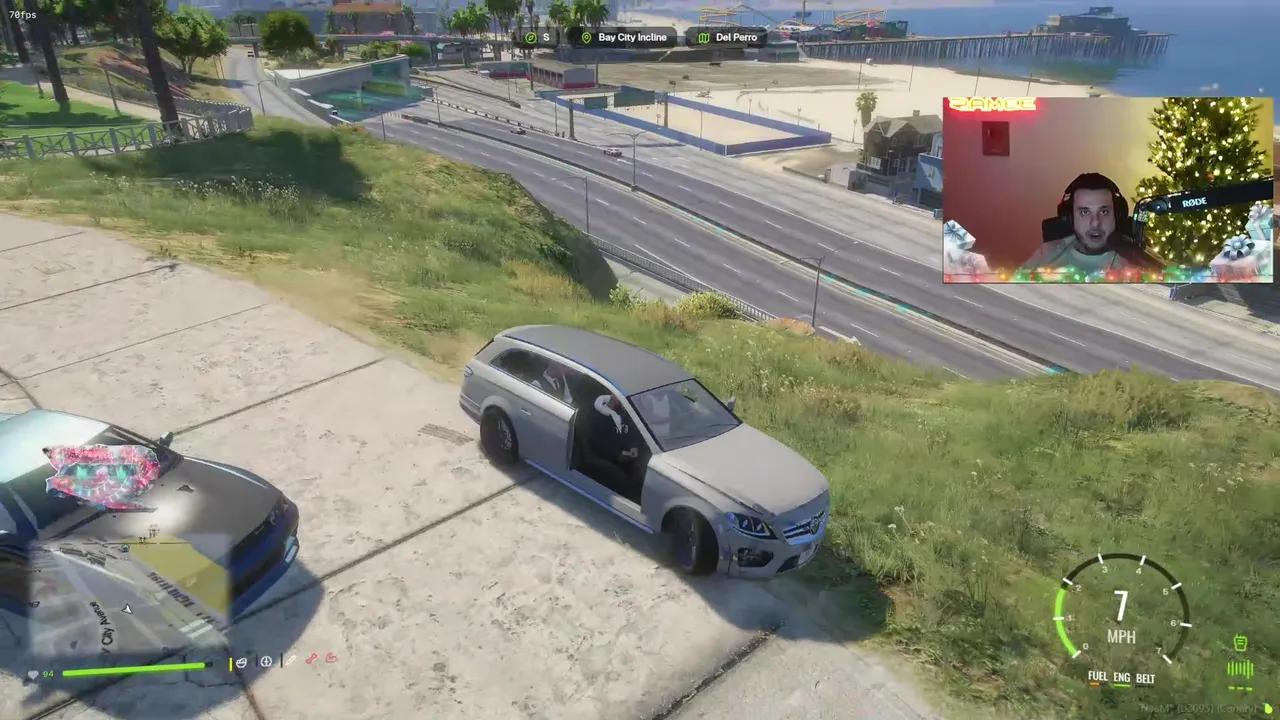Open the Bay City Incline street label
The image size is (1280, 720).
pos(632,37)
